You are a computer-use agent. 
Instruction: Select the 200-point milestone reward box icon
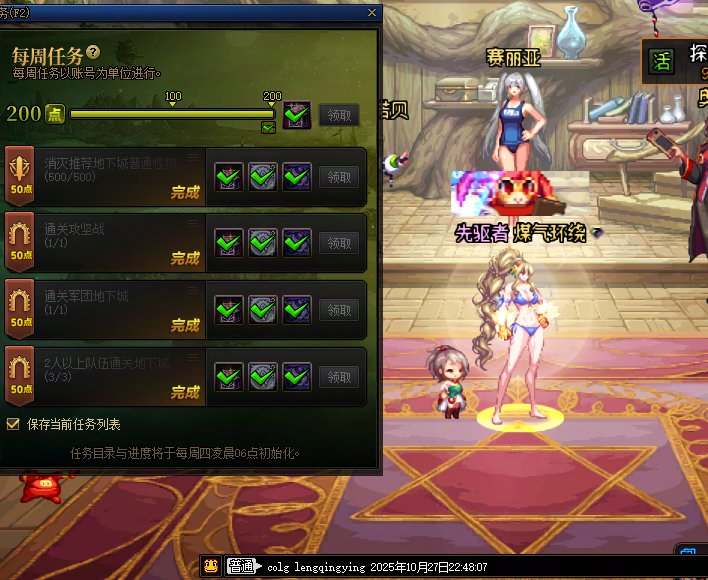coord(295,114)
